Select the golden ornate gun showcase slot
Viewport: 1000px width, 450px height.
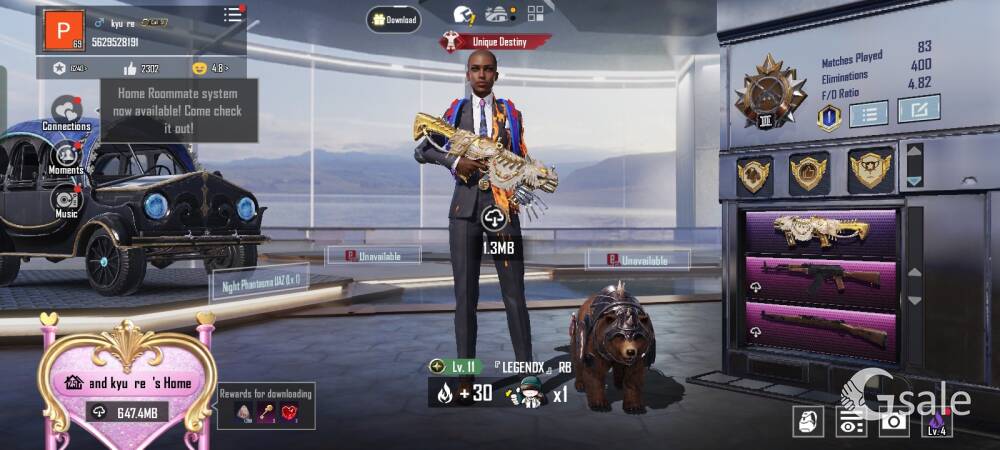pyautogui.click(x=821, y=229)
